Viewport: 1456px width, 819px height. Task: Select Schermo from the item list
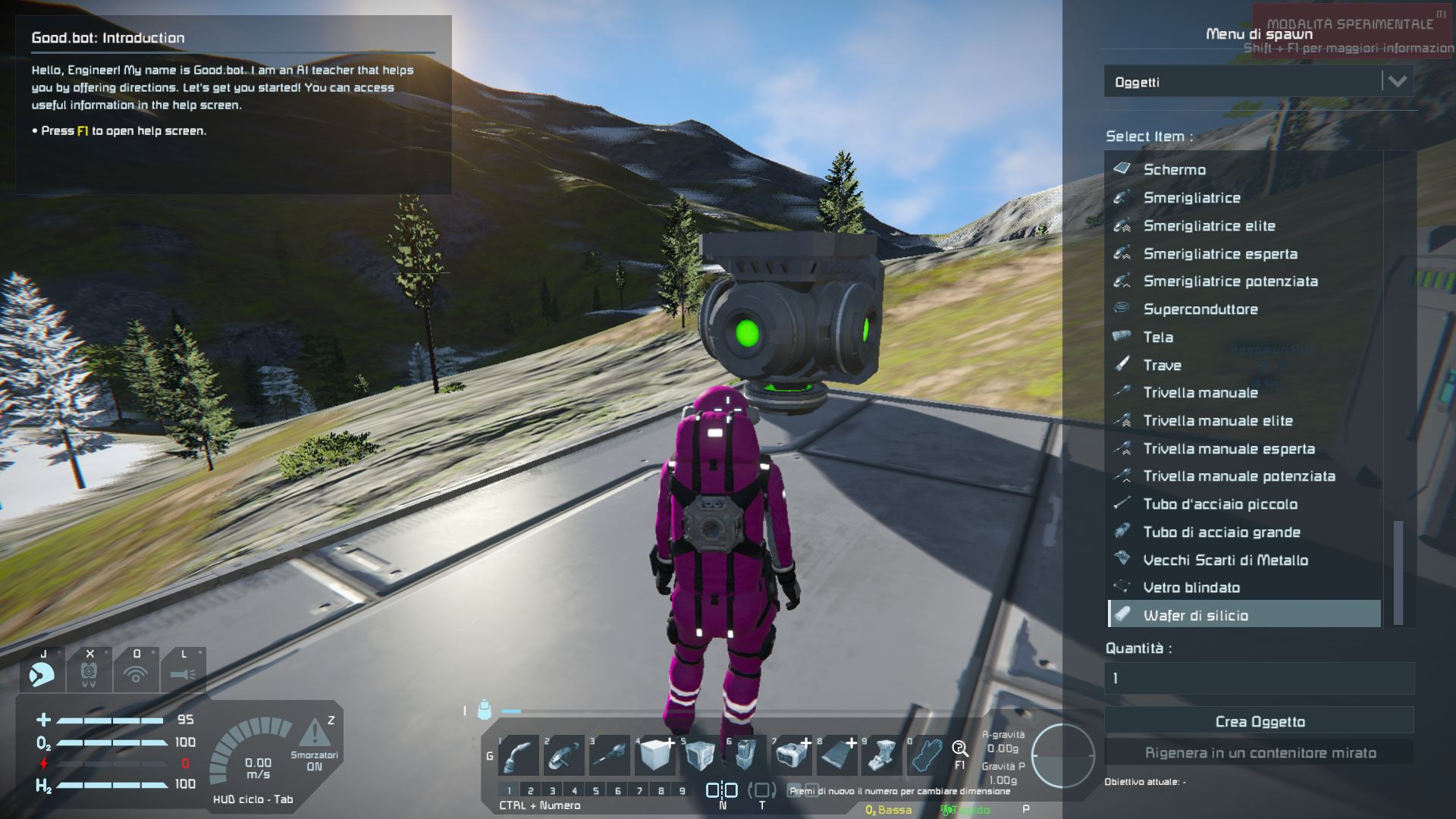[1174, 170]
